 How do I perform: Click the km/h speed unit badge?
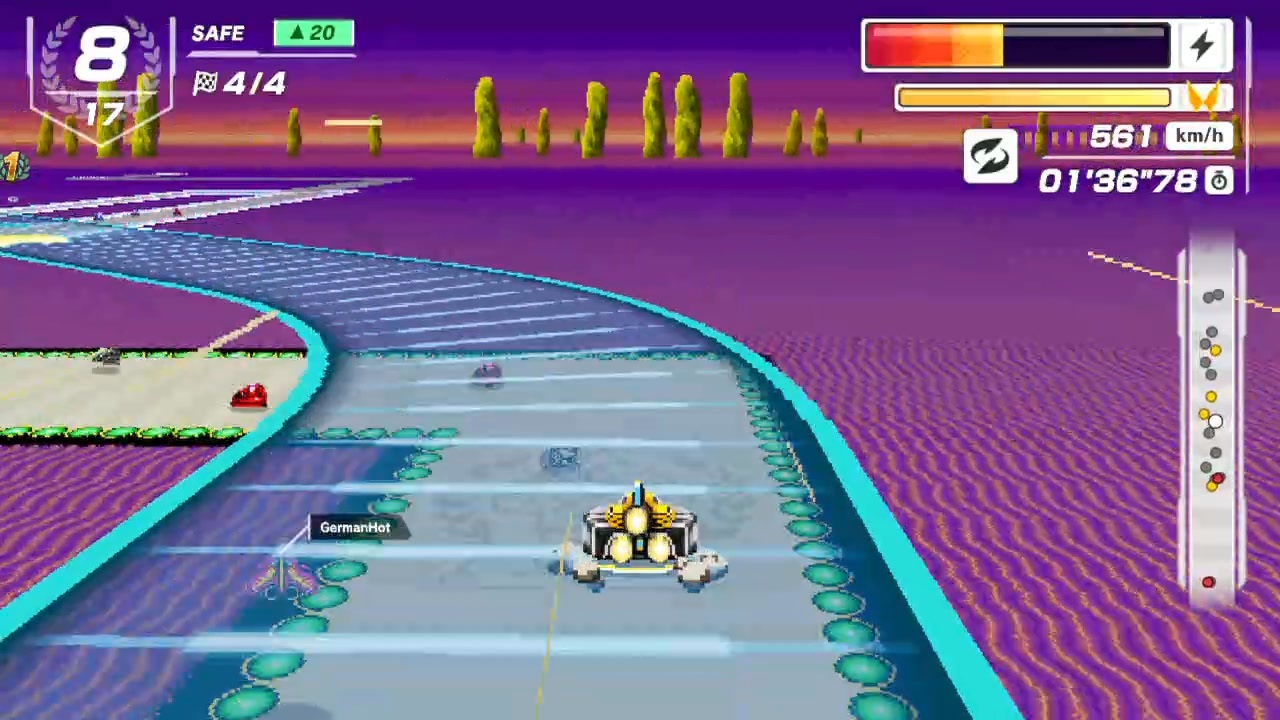point(1199,135)
